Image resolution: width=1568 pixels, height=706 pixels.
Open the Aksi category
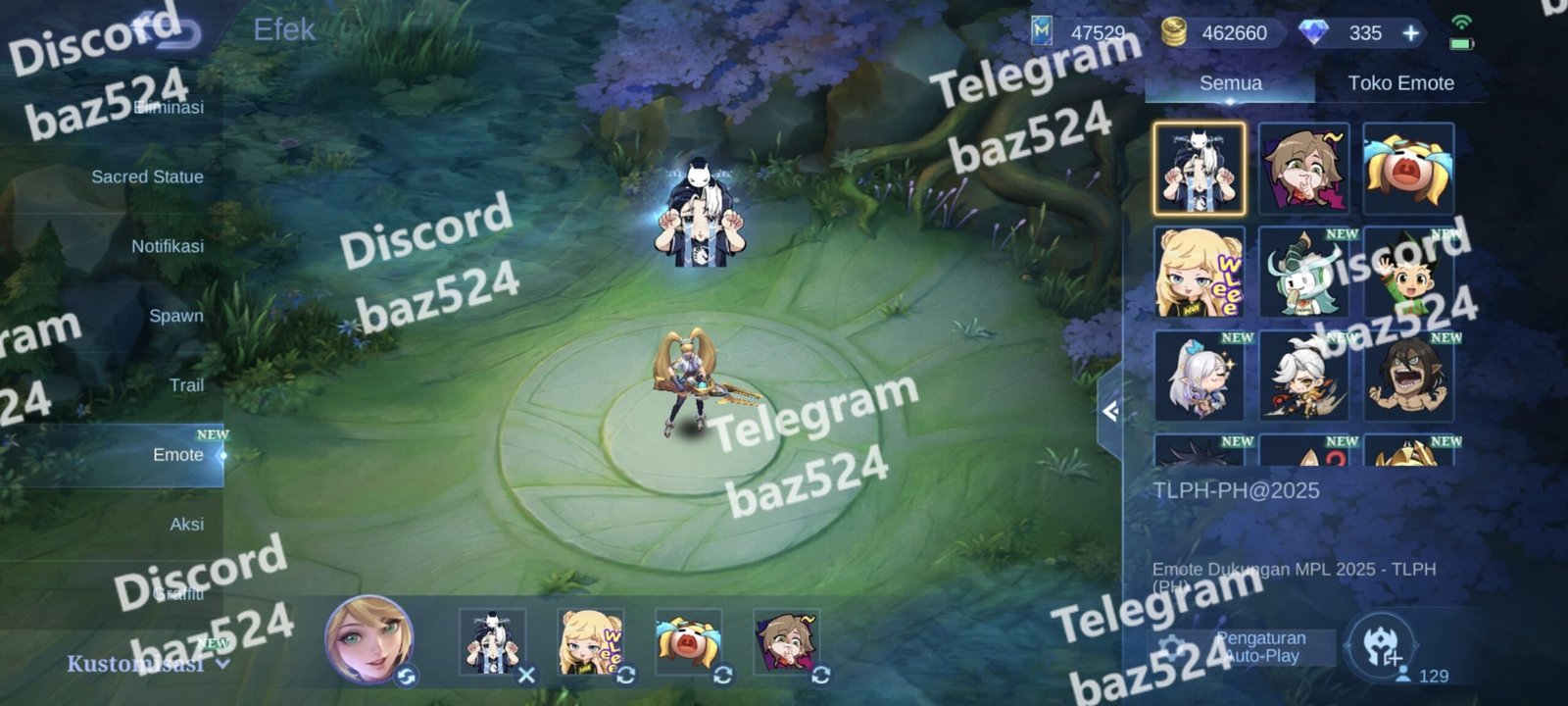[x=186, y=525]
